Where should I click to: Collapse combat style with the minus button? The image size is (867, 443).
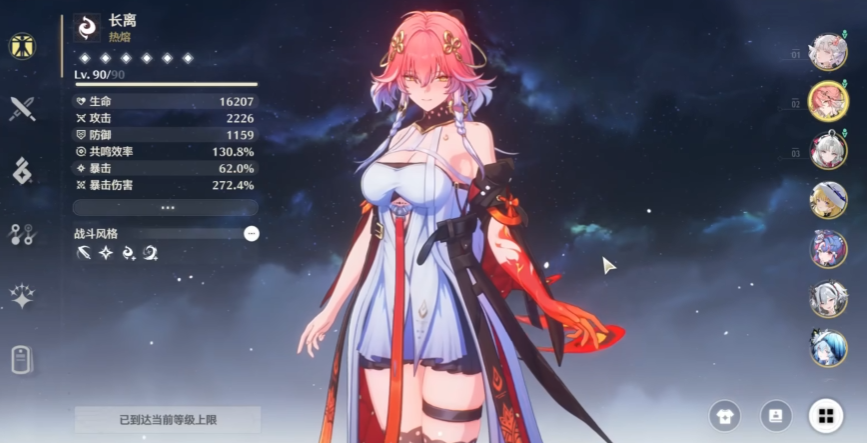[251, 233]
